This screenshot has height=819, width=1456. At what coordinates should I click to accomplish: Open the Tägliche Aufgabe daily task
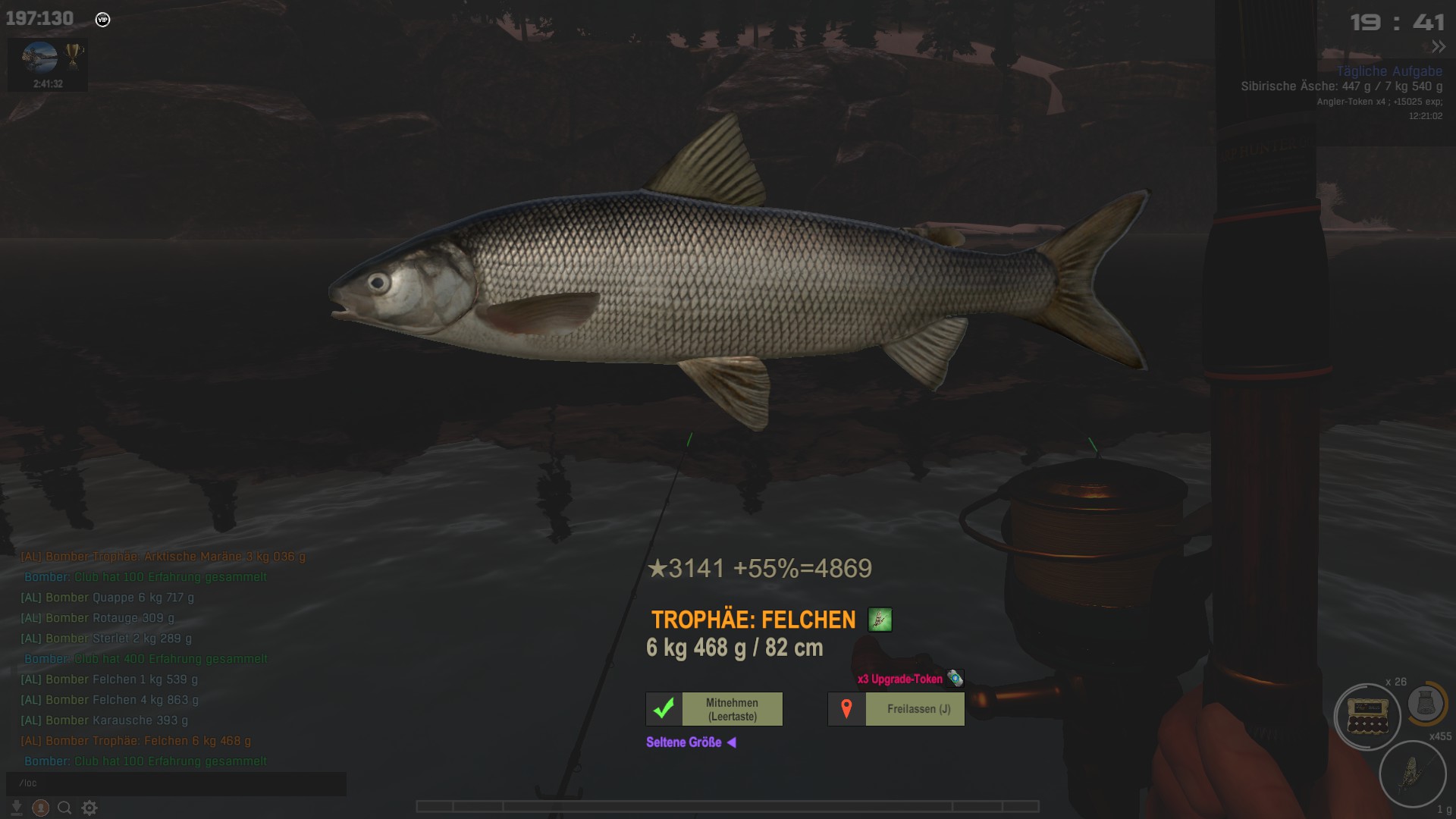[1389, 71]
